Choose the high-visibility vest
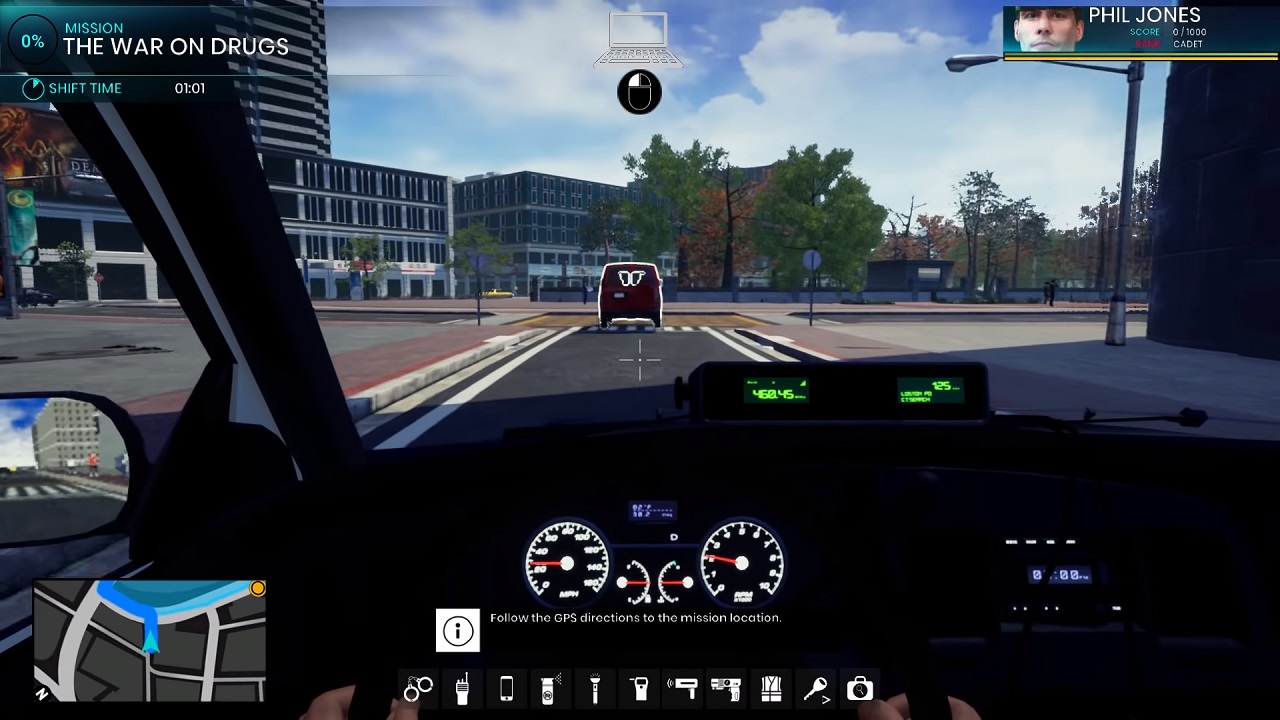The image size is (1280, 720). (771, 688)
